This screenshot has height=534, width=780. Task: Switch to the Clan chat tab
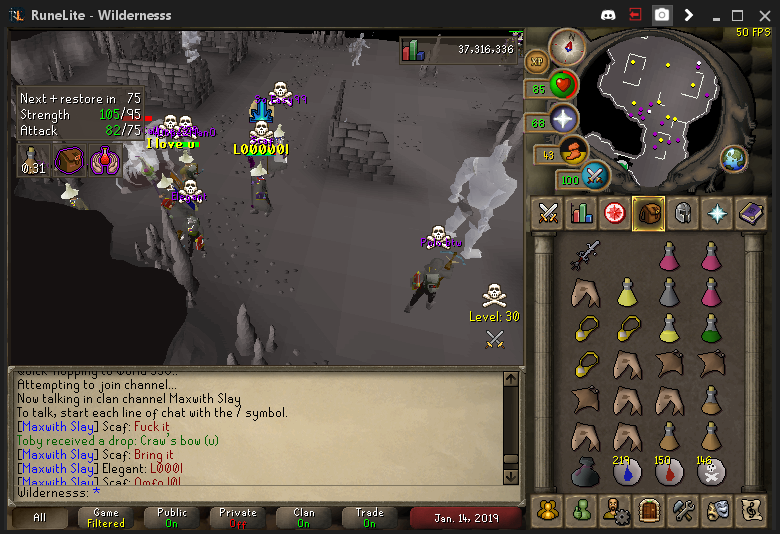304,518
